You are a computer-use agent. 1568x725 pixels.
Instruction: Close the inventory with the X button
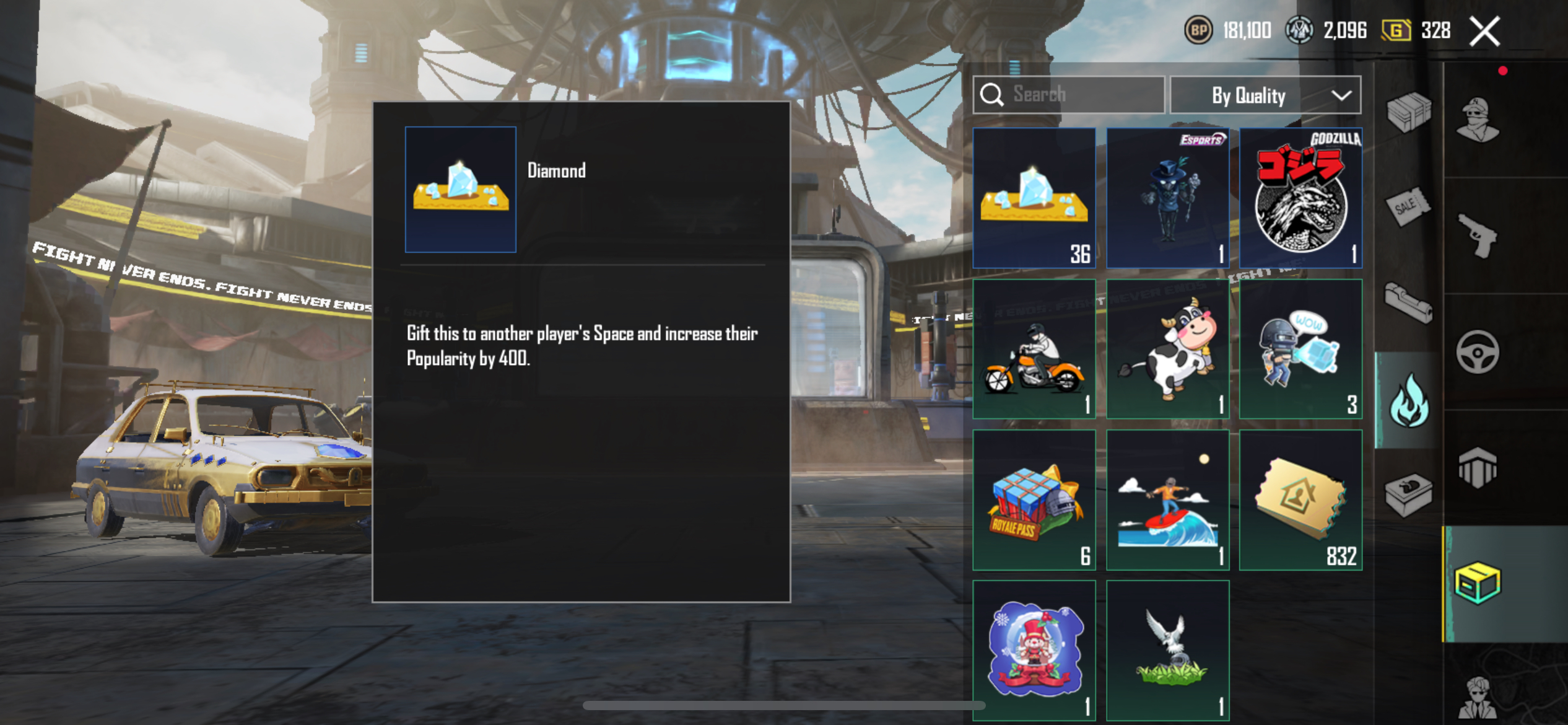coord(1485,32)
